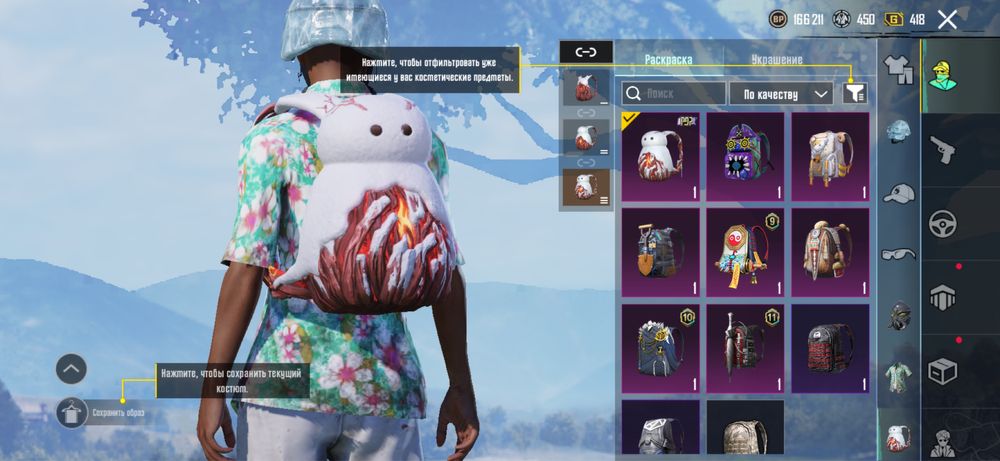This screenshot has width=1000, height=461.
Task: Switch to the Раскраска tab
Action: [669, 60]
